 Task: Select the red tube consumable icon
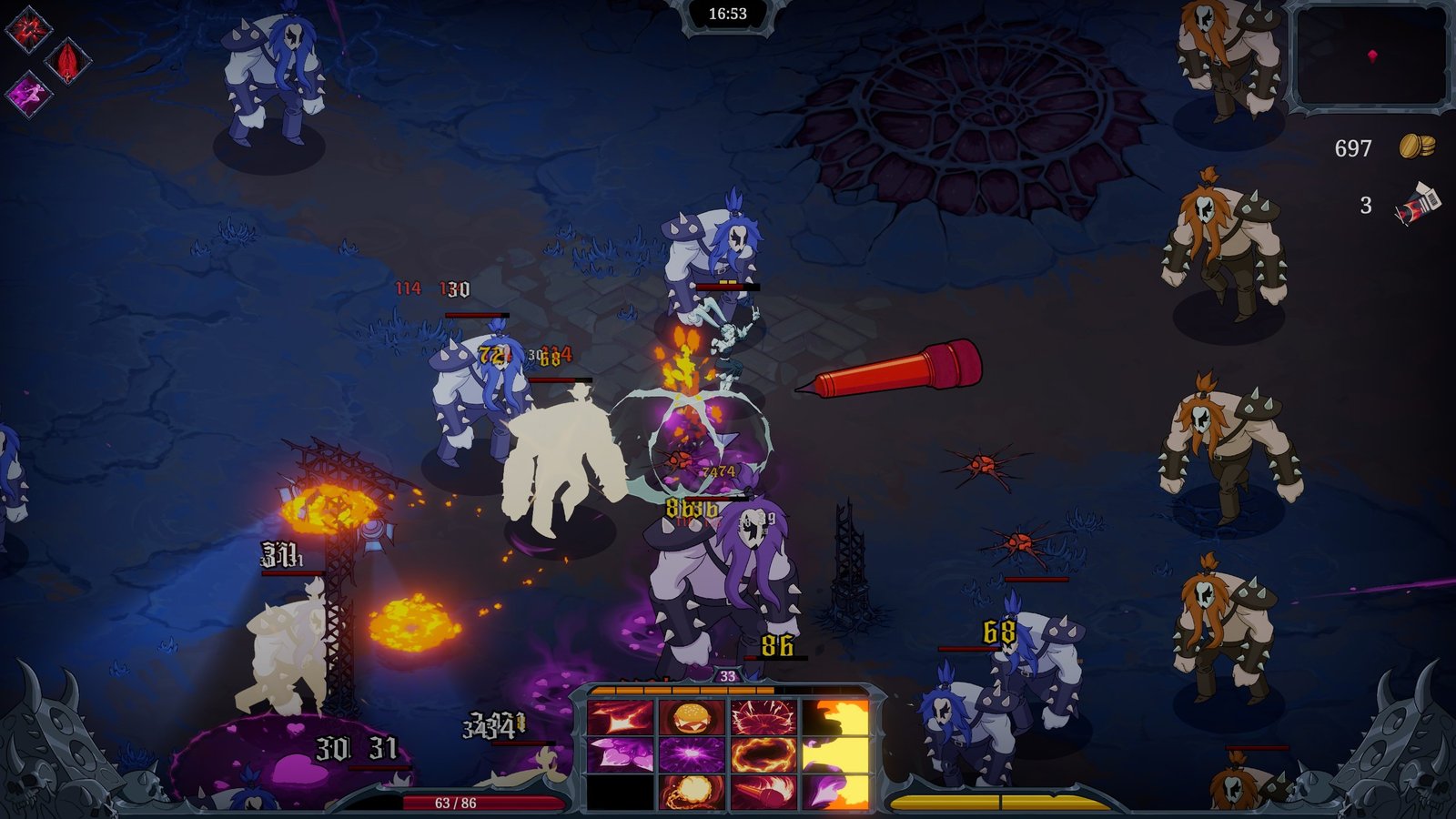pos(1416,204)
